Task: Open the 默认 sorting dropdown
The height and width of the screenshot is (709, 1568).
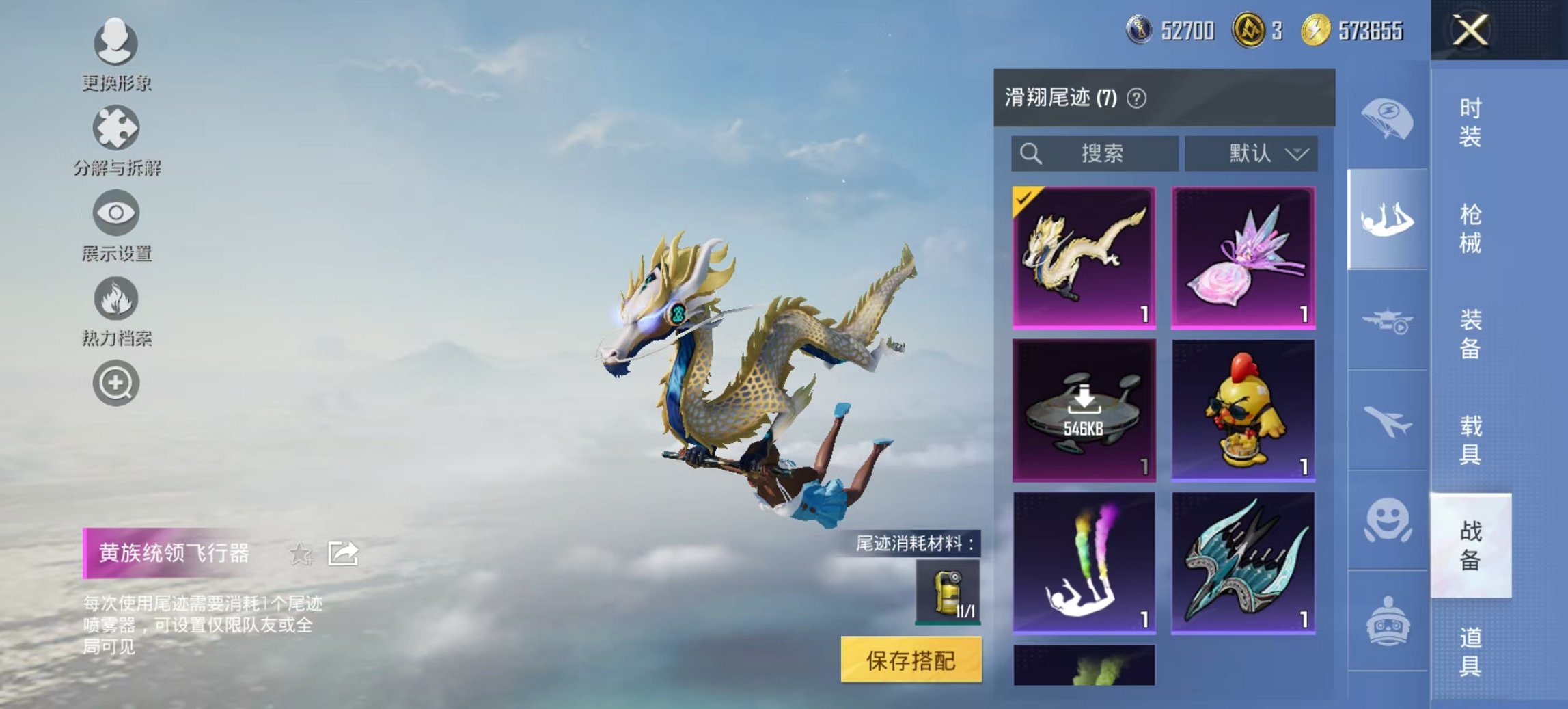Action: 1256,153
